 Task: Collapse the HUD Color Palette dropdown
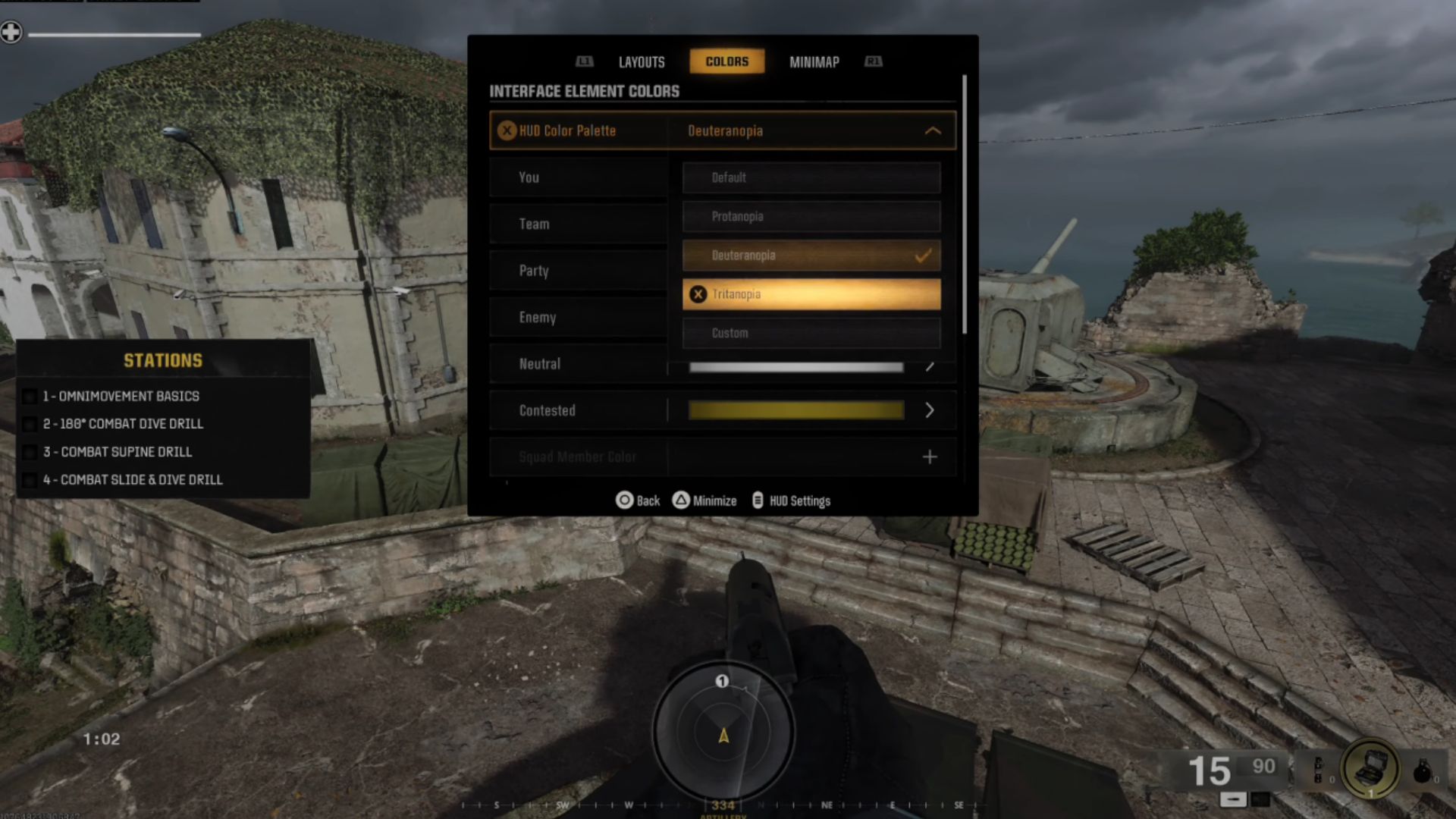click(x=932, y=130)
